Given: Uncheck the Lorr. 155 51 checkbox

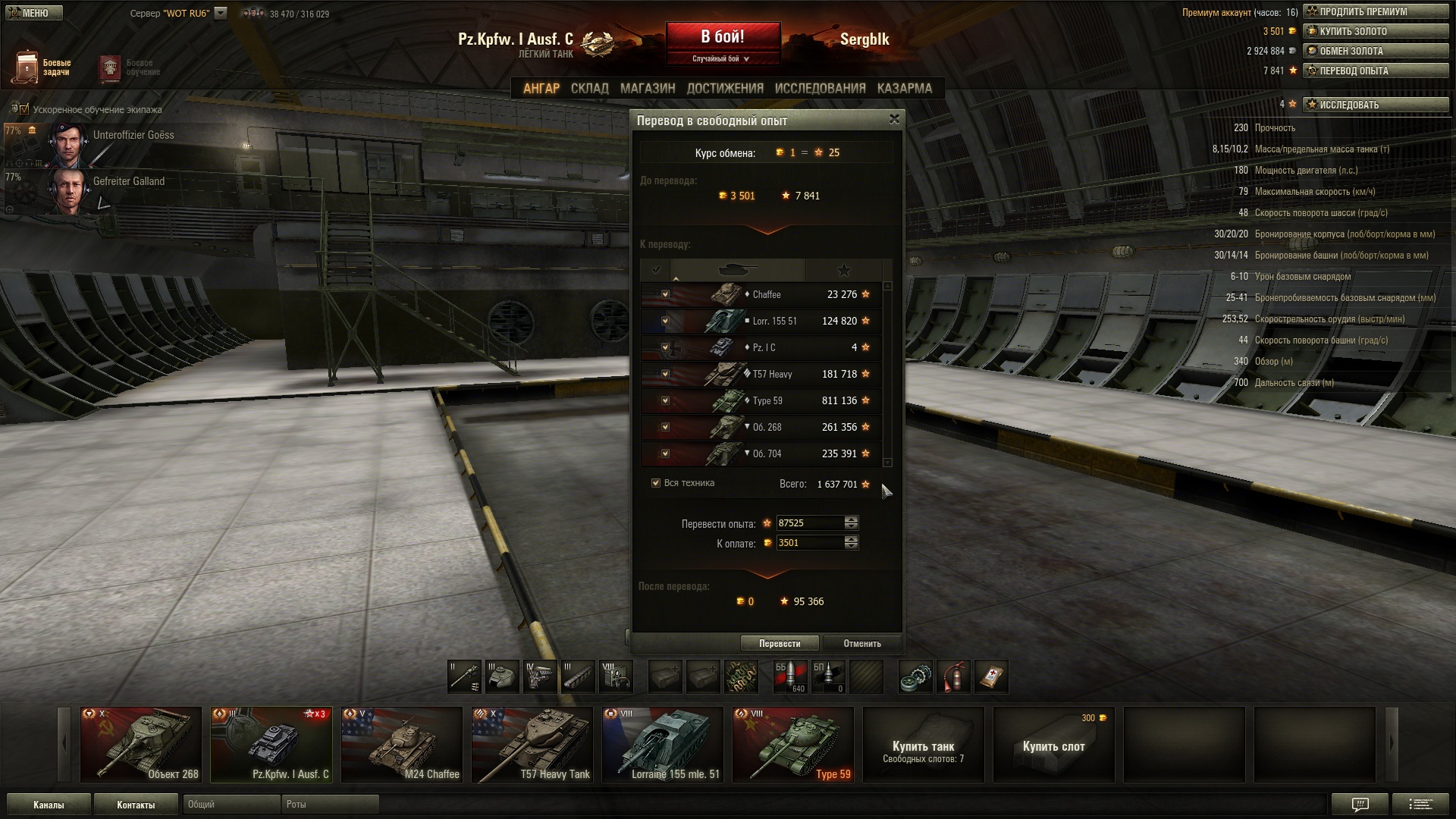Looking at the screenshot, I should pyautogui.click(x=665, y=321).
